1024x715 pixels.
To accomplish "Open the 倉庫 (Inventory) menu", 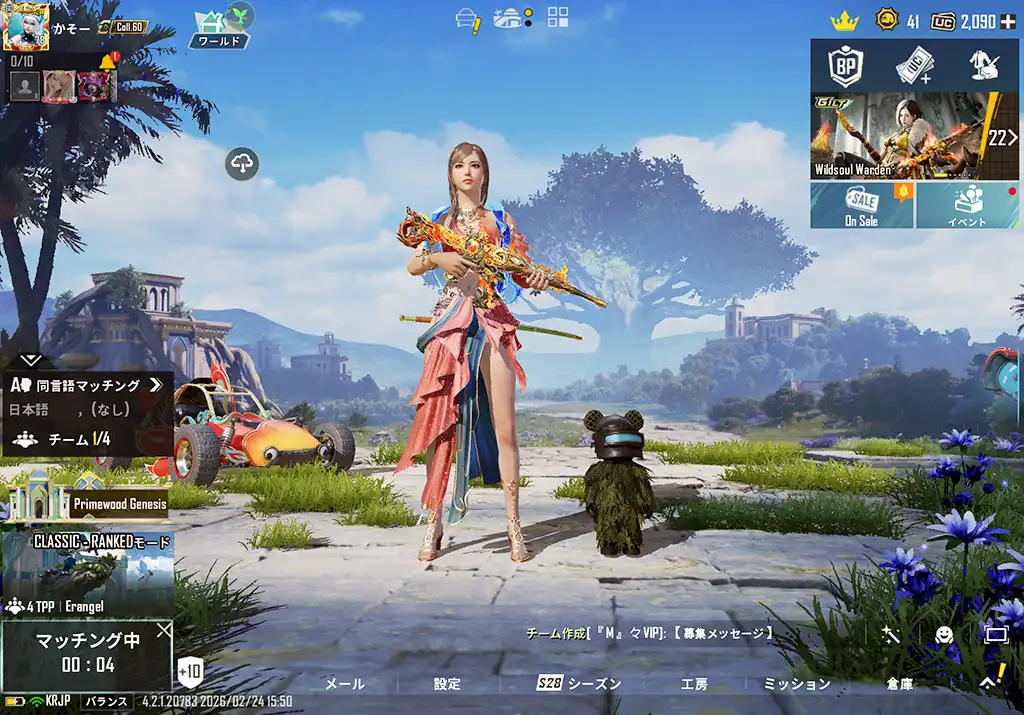I will click(899, 684).
